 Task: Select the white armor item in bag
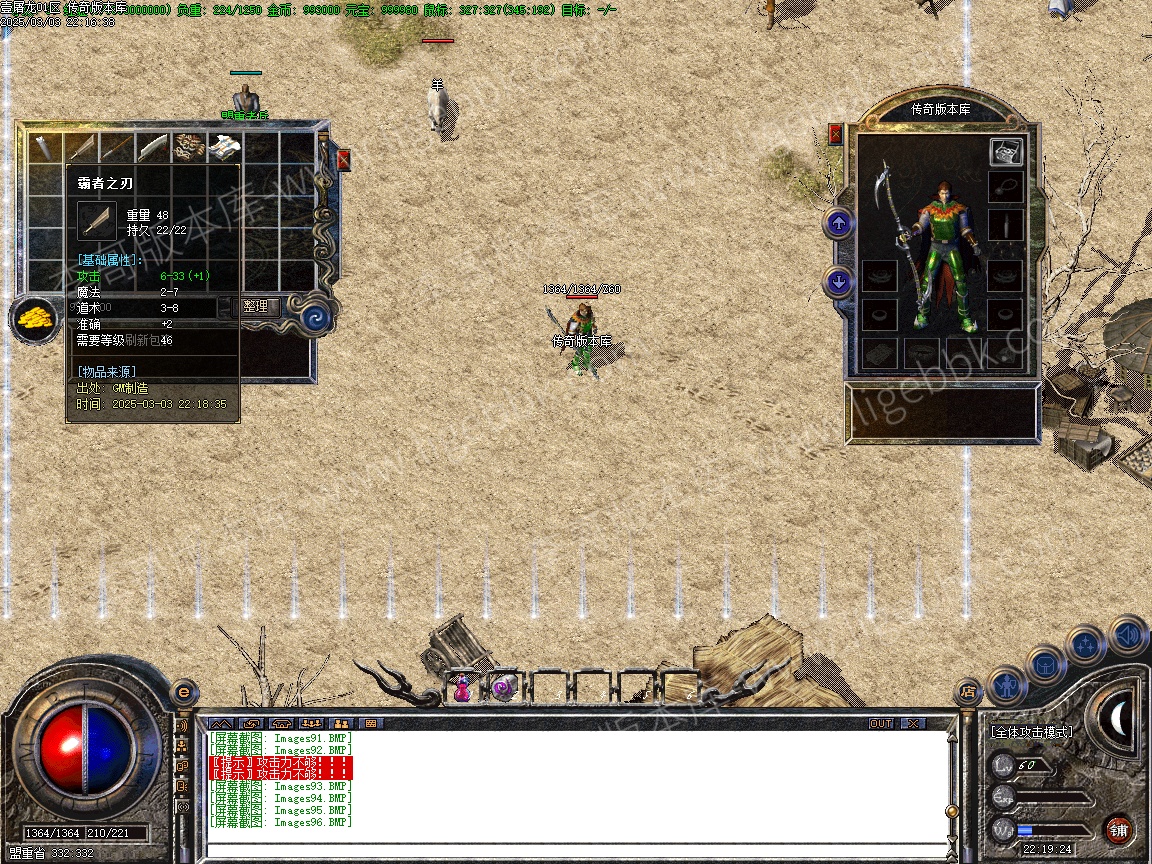click(x=224, y=147)
